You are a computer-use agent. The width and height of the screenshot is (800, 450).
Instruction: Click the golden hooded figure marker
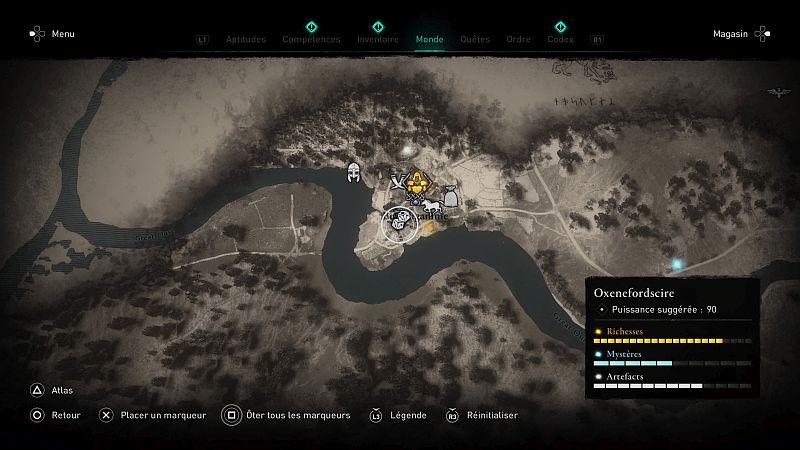tap(420, 182)
